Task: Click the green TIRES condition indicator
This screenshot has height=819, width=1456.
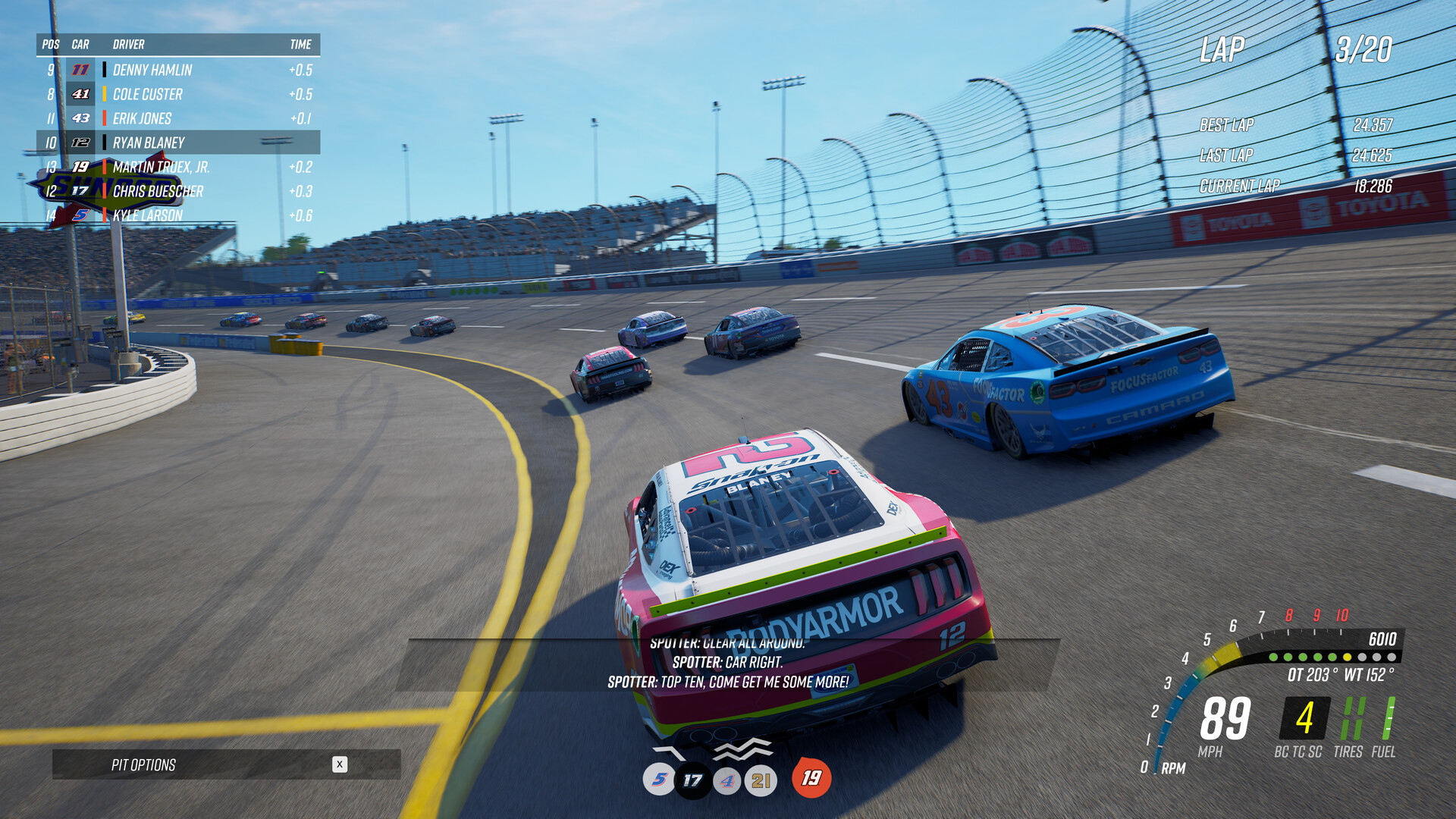Action: coord(1353,717)
